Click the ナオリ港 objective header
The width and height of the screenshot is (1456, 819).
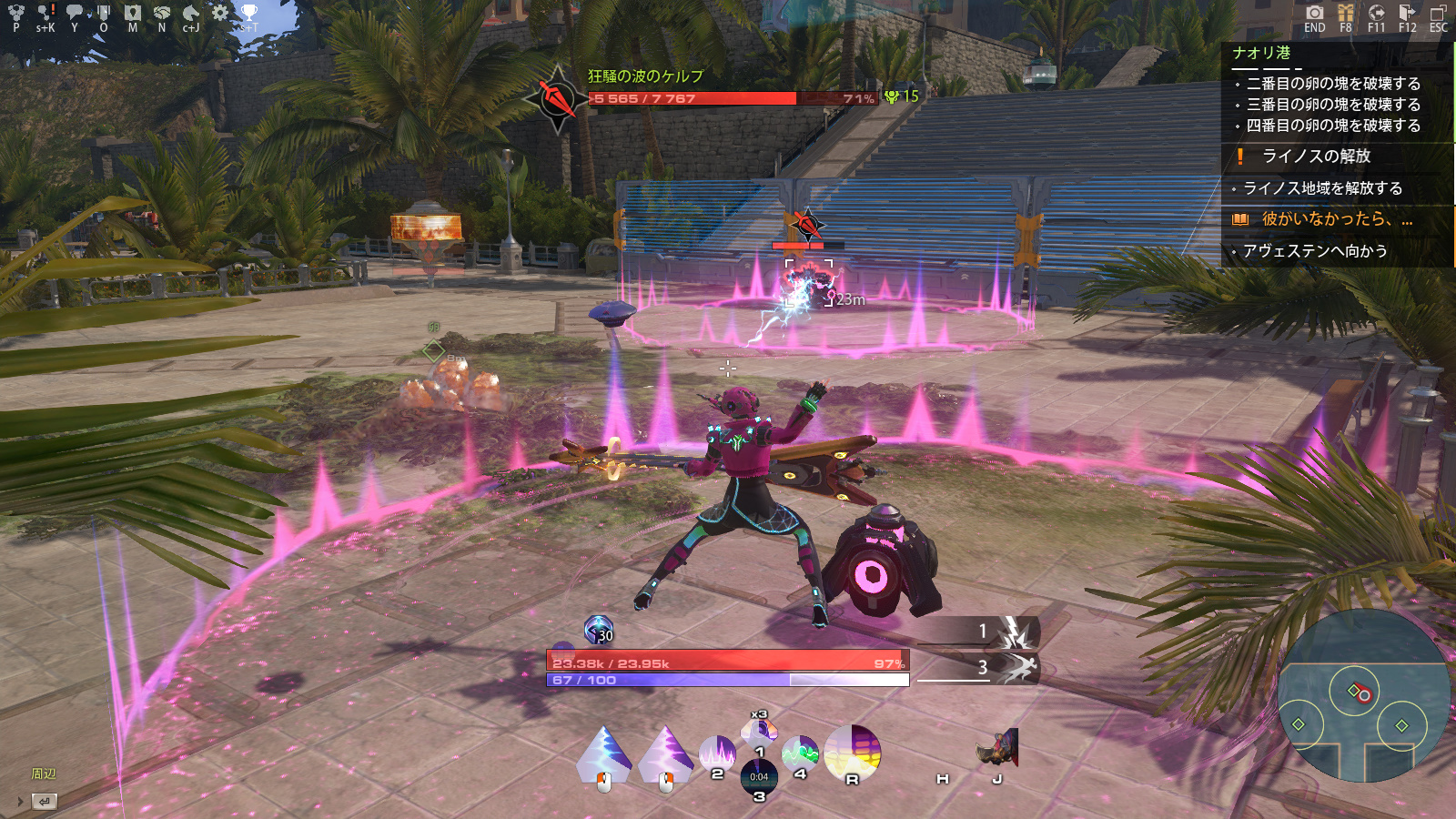coord(1261,54)
